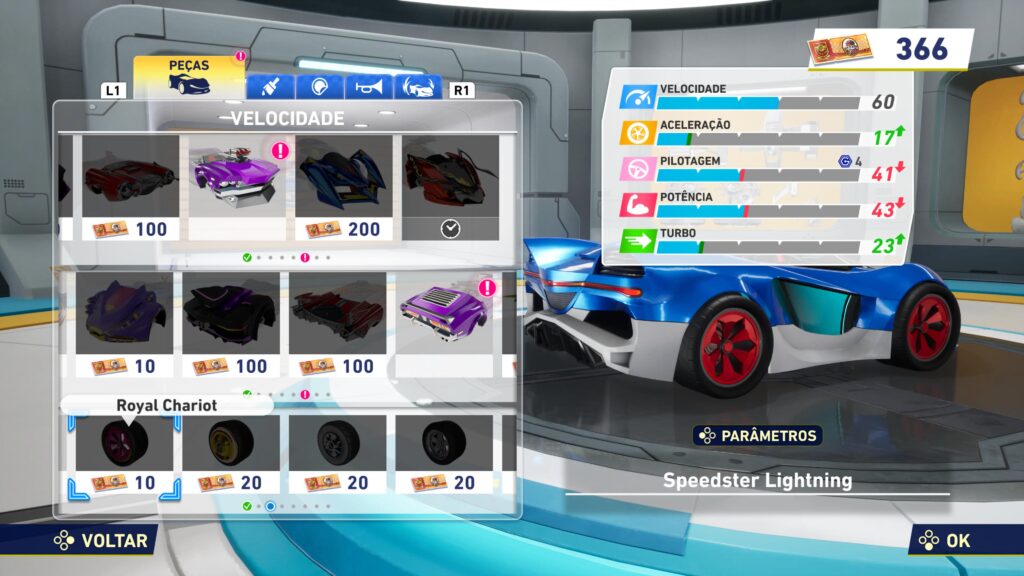Select the Royal Chariot pink wheel

125,454
